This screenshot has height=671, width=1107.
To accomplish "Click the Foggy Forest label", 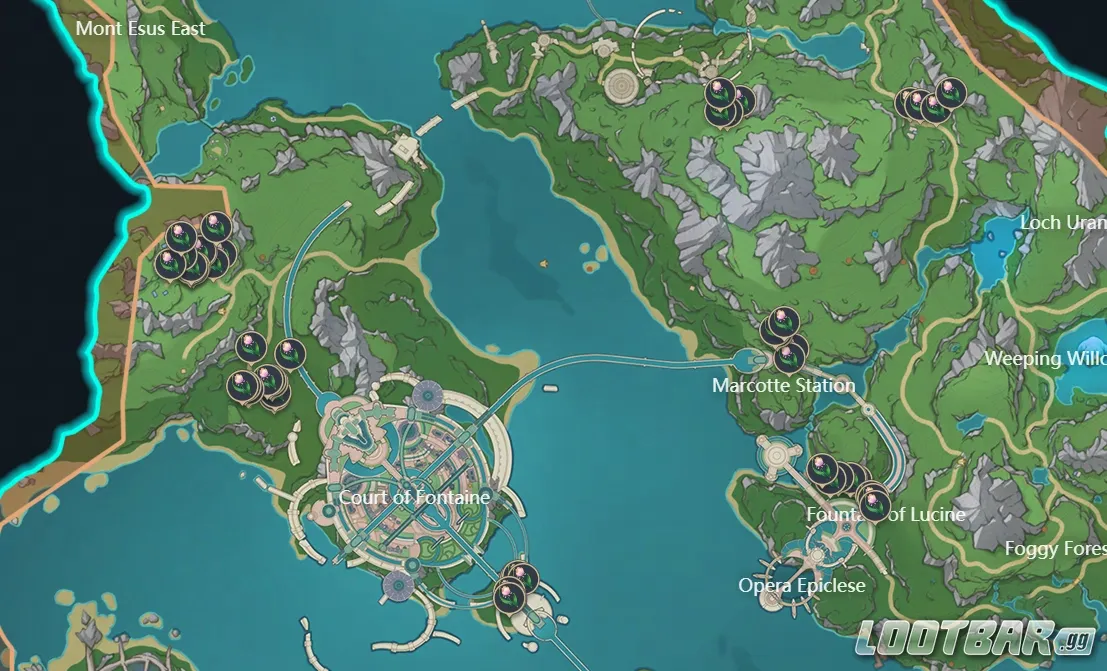I will click(x=1054, y=549).
